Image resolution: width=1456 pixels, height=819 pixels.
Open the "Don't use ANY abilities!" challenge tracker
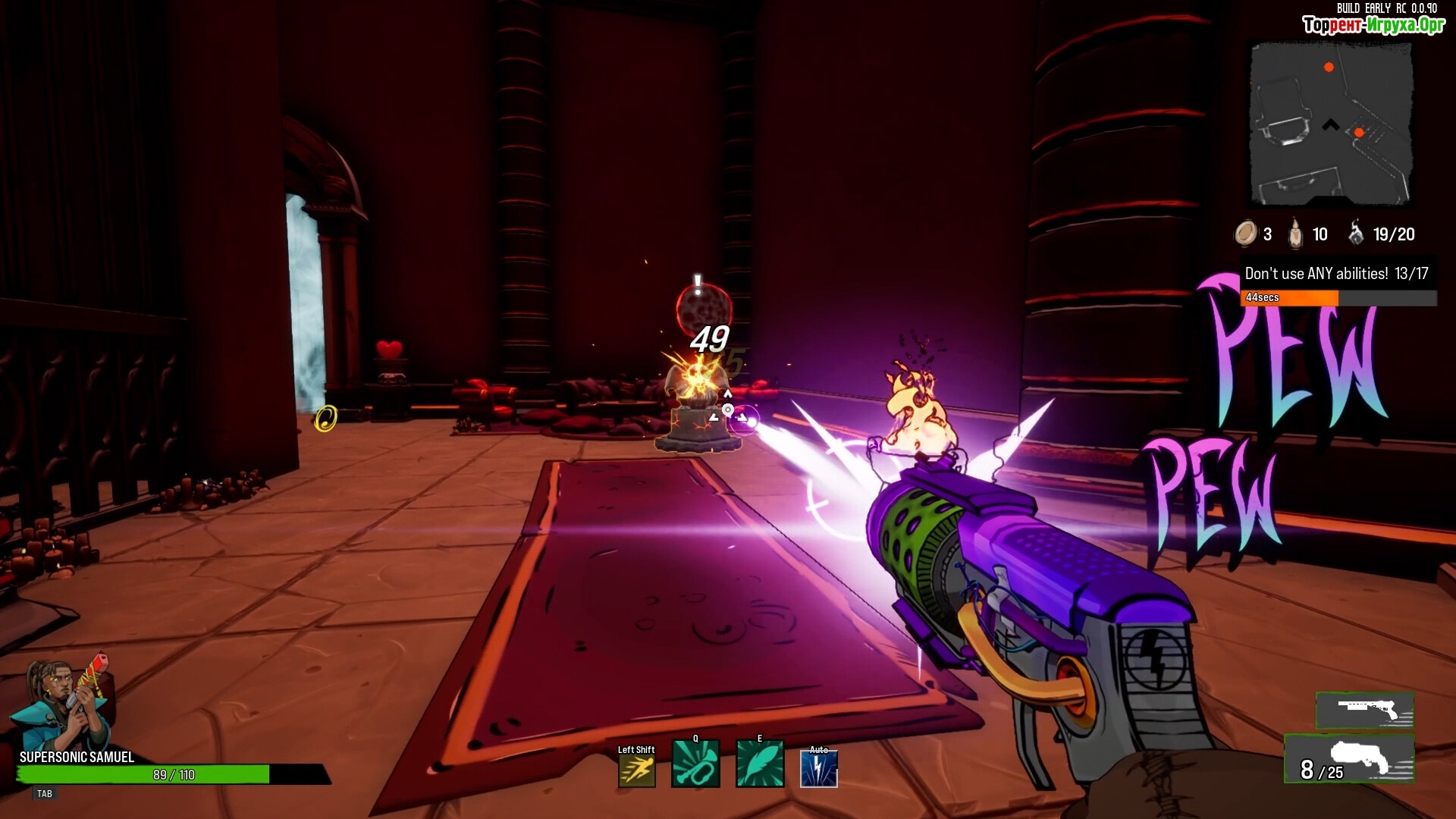click(x=1337, y=274)
